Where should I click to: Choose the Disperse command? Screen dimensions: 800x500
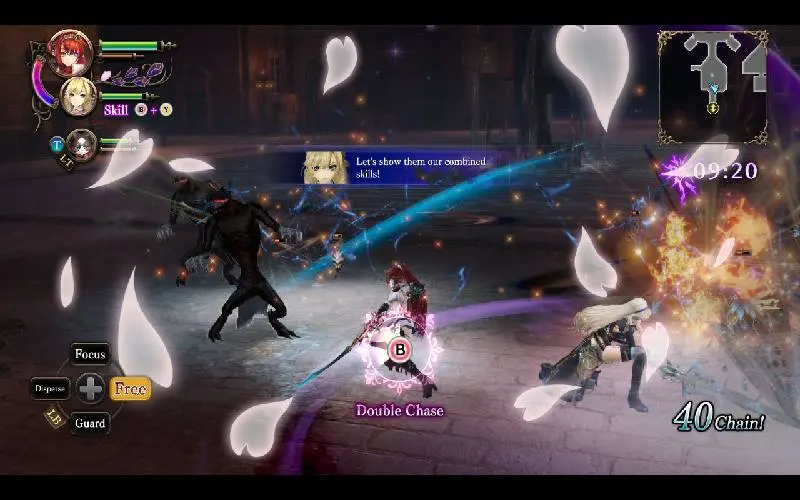tap(50, 388)
